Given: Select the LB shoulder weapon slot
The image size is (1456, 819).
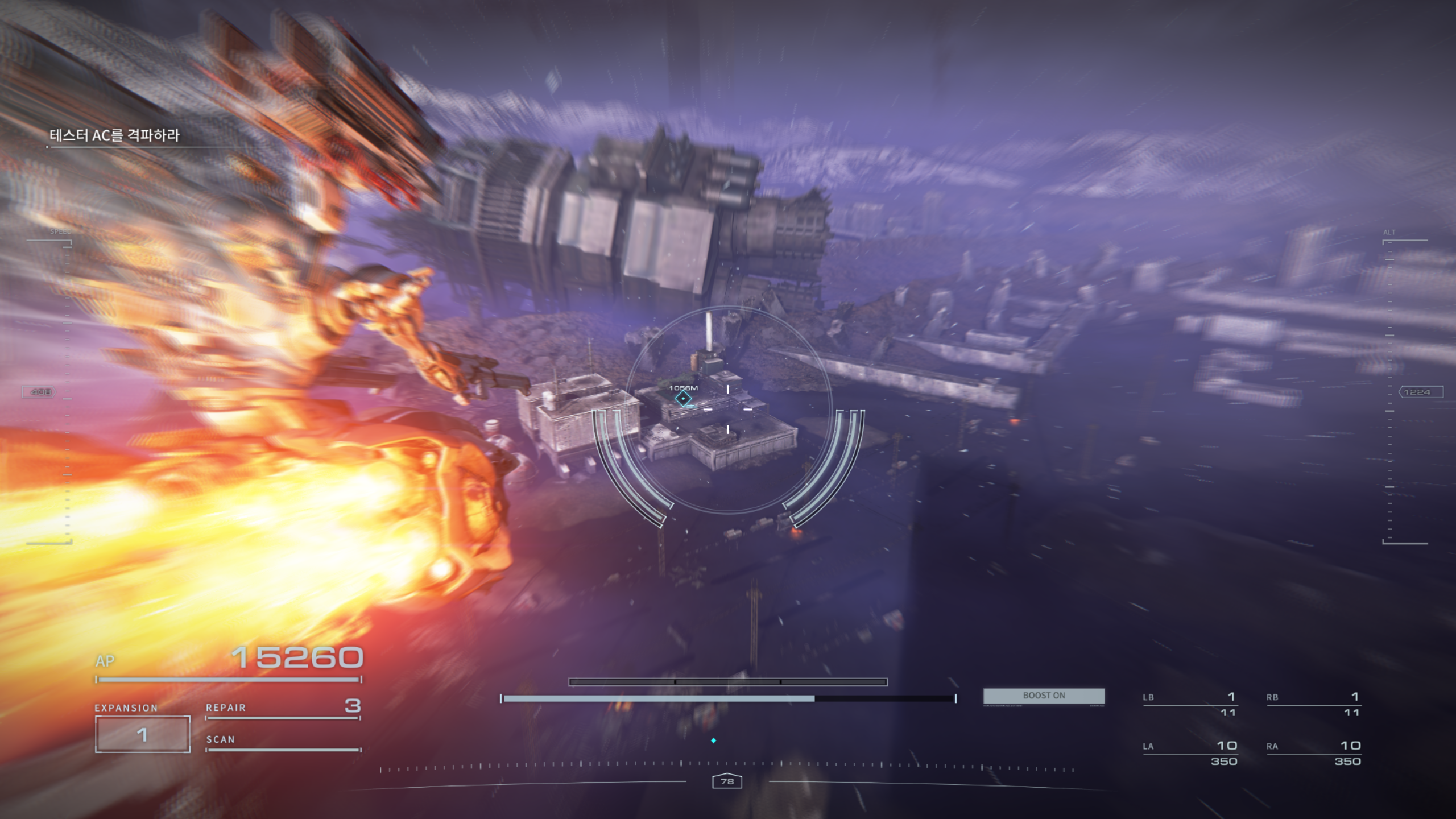Looking at the screenshot, I should tap(1189, 704).
